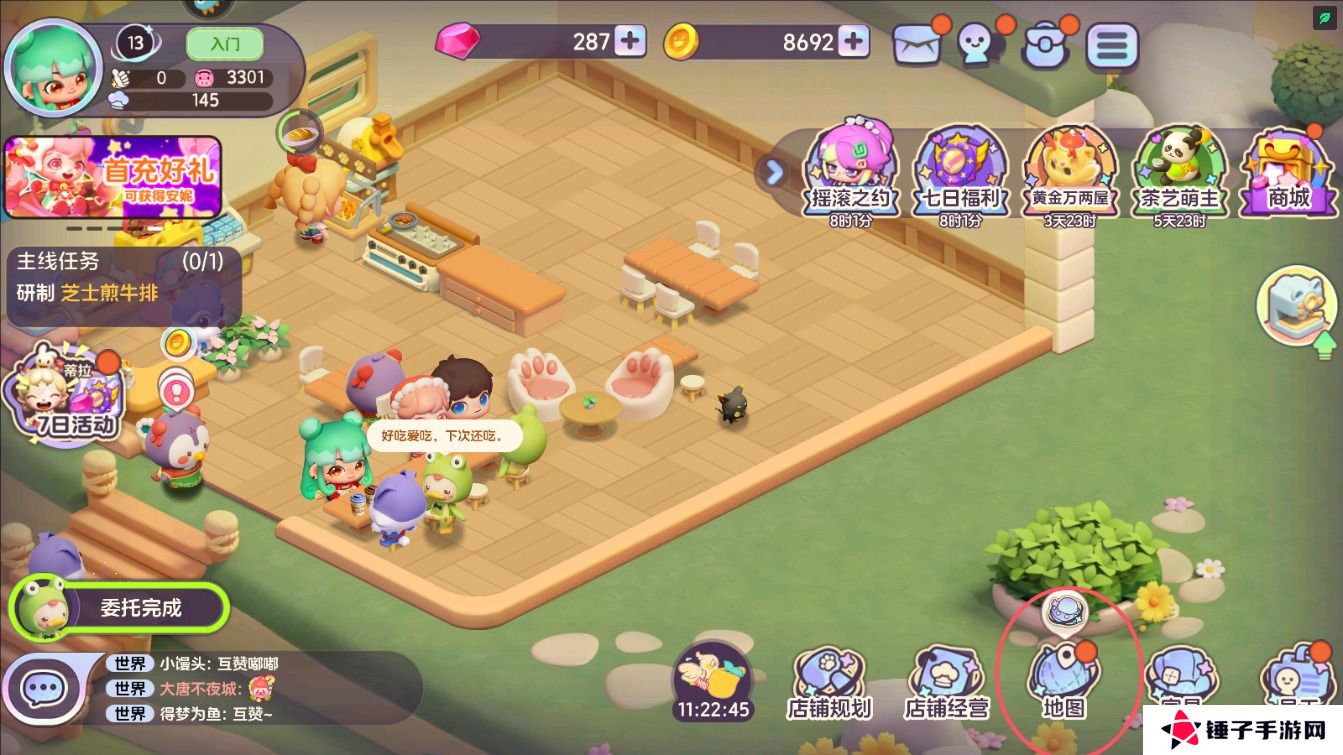Open the player avatar profile
Image resolution: width=1343 pixels, height=755 pixels.
pyautogui.click(x=52, y=68)
